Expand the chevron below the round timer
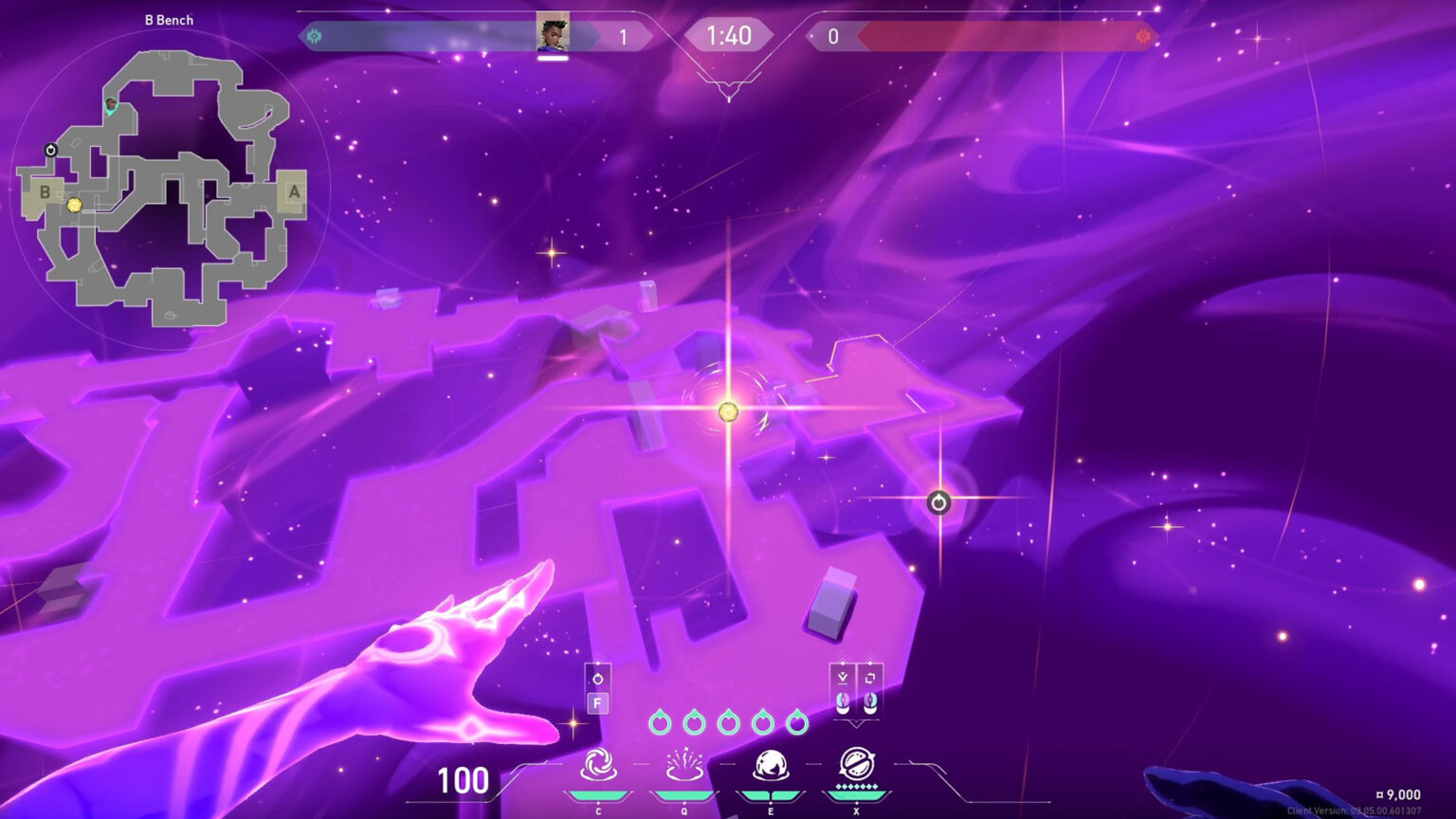The image size is (1456, 819). click(x=730, y=83)
